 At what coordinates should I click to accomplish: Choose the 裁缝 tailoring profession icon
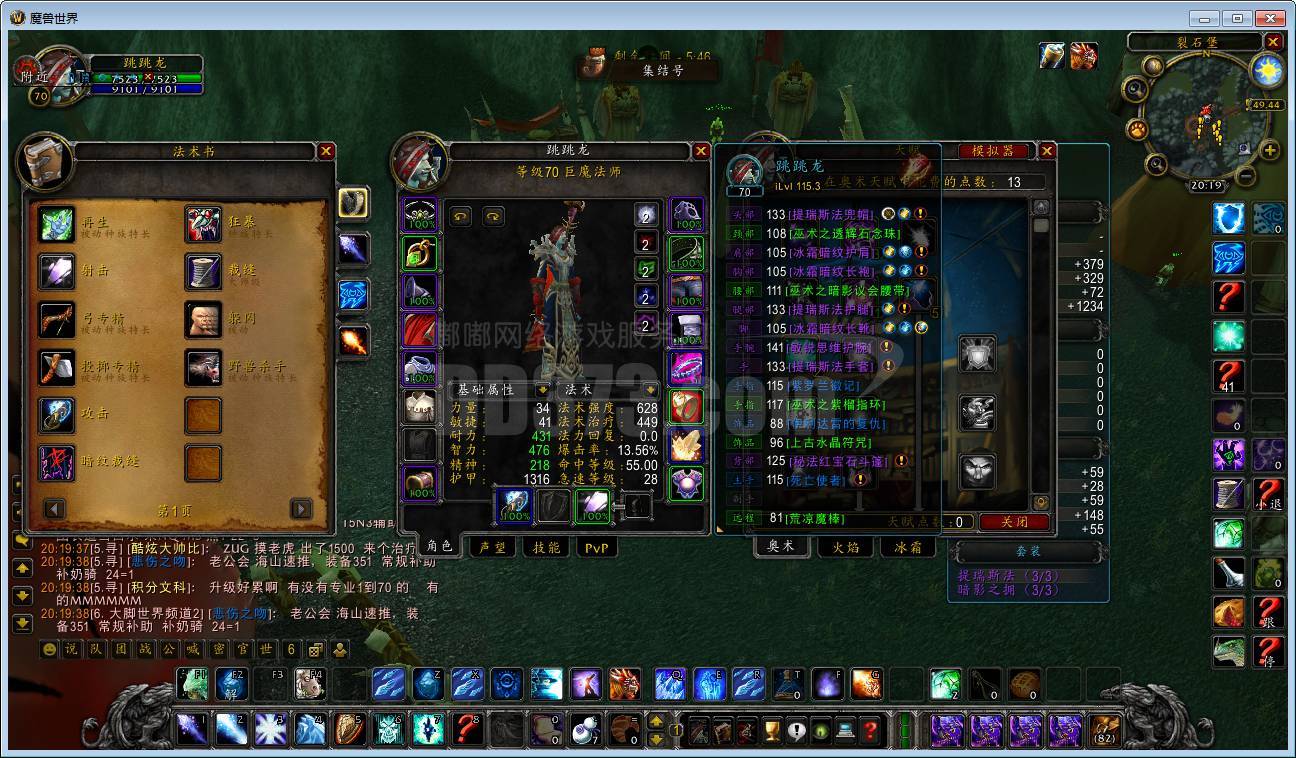pyautogui.click(x=203, y=271)
